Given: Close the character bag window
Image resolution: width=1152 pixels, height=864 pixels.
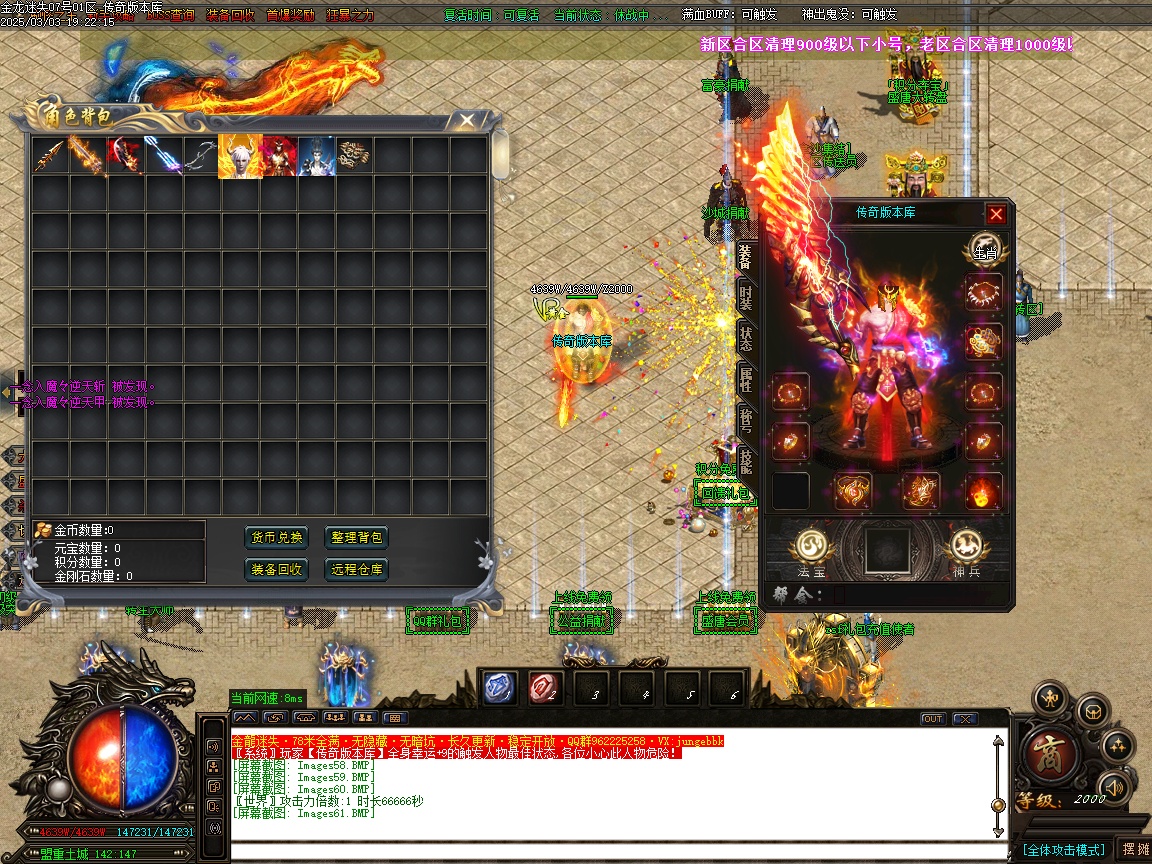Looking at the screenshot, I should [466, 120].
